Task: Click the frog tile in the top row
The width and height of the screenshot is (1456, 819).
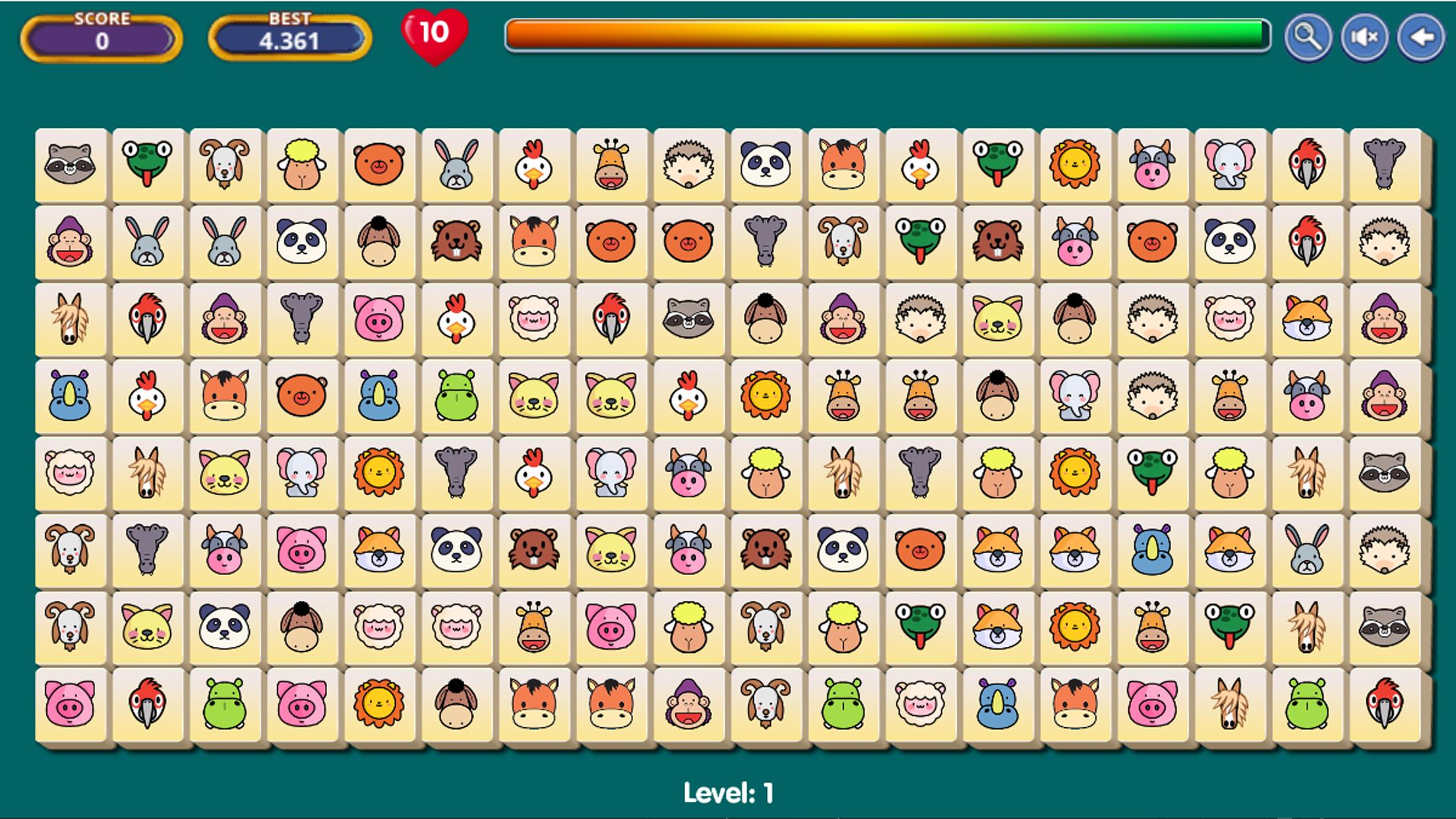Action: coord(146,165)
